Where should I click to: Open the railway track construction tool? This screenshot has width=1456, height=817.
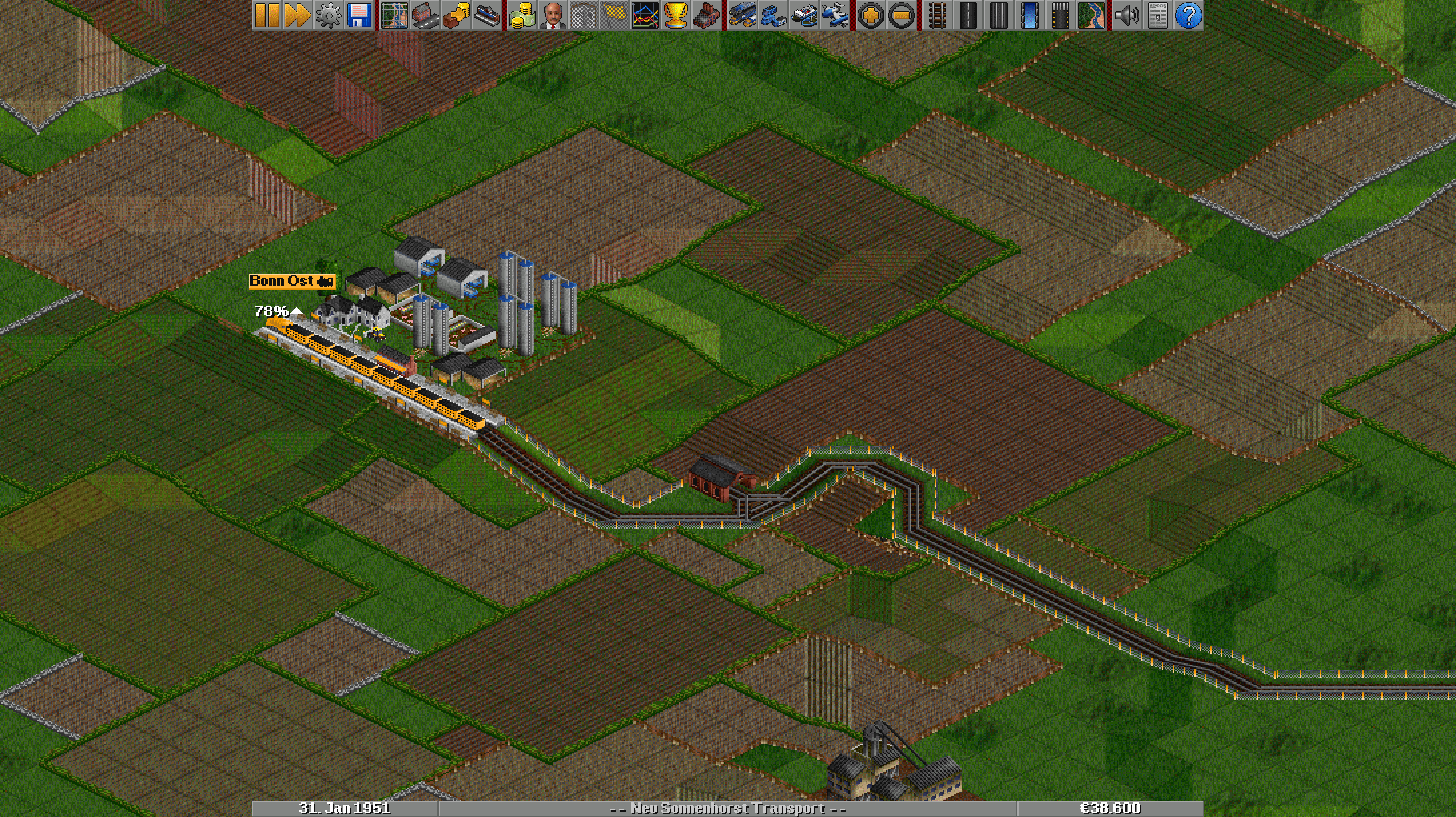point(938,15)
